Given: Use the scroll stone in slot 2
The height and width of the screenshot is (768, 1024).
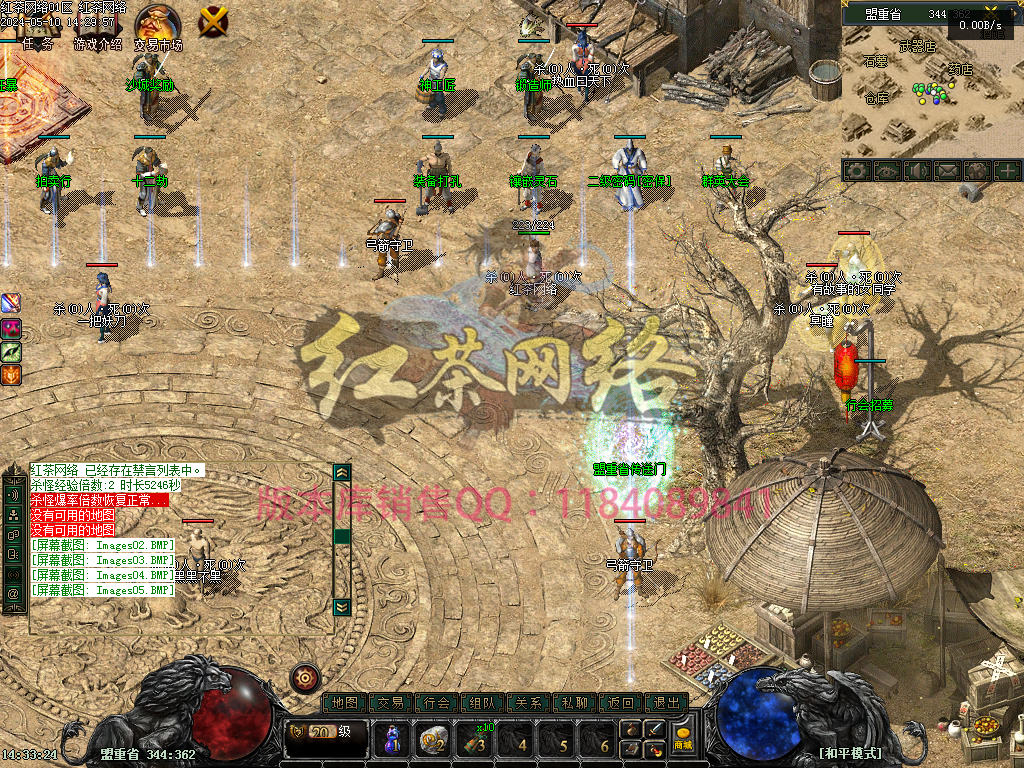Looking at the screenshot, I should [434, 740].
